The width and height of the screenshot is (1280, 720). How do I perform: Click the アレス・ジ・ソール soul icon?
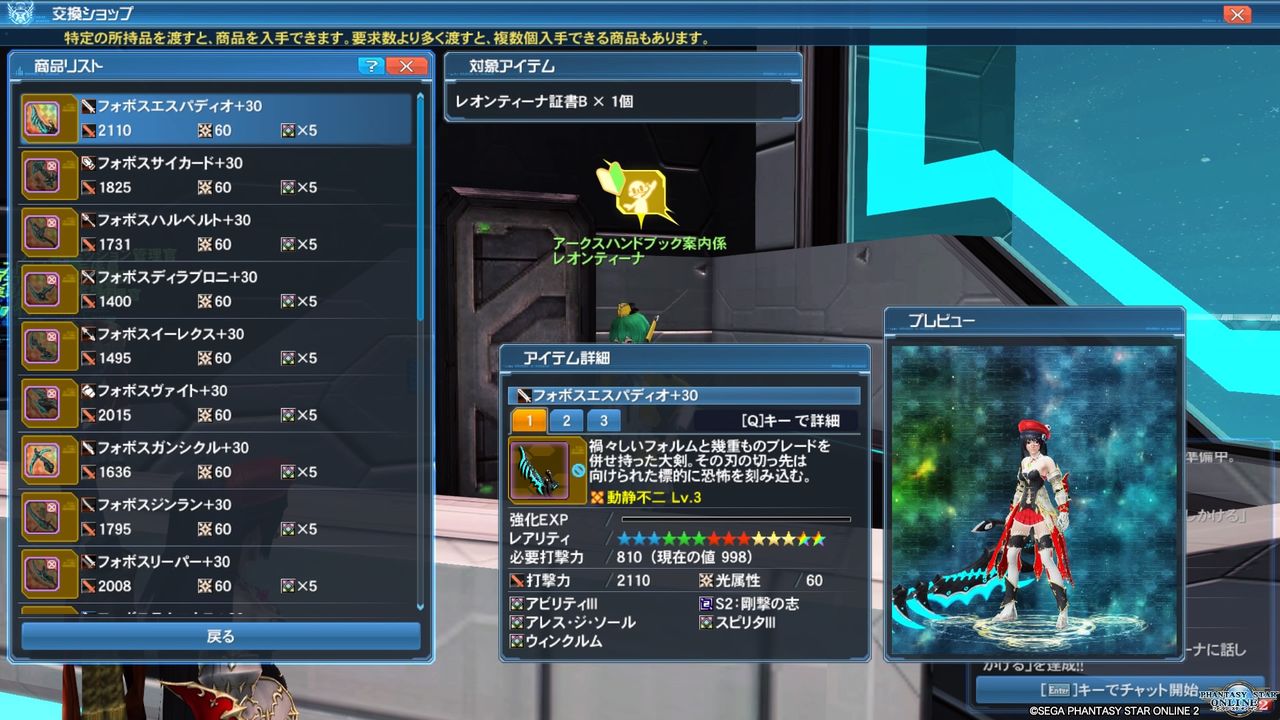[x=516, y=622]
